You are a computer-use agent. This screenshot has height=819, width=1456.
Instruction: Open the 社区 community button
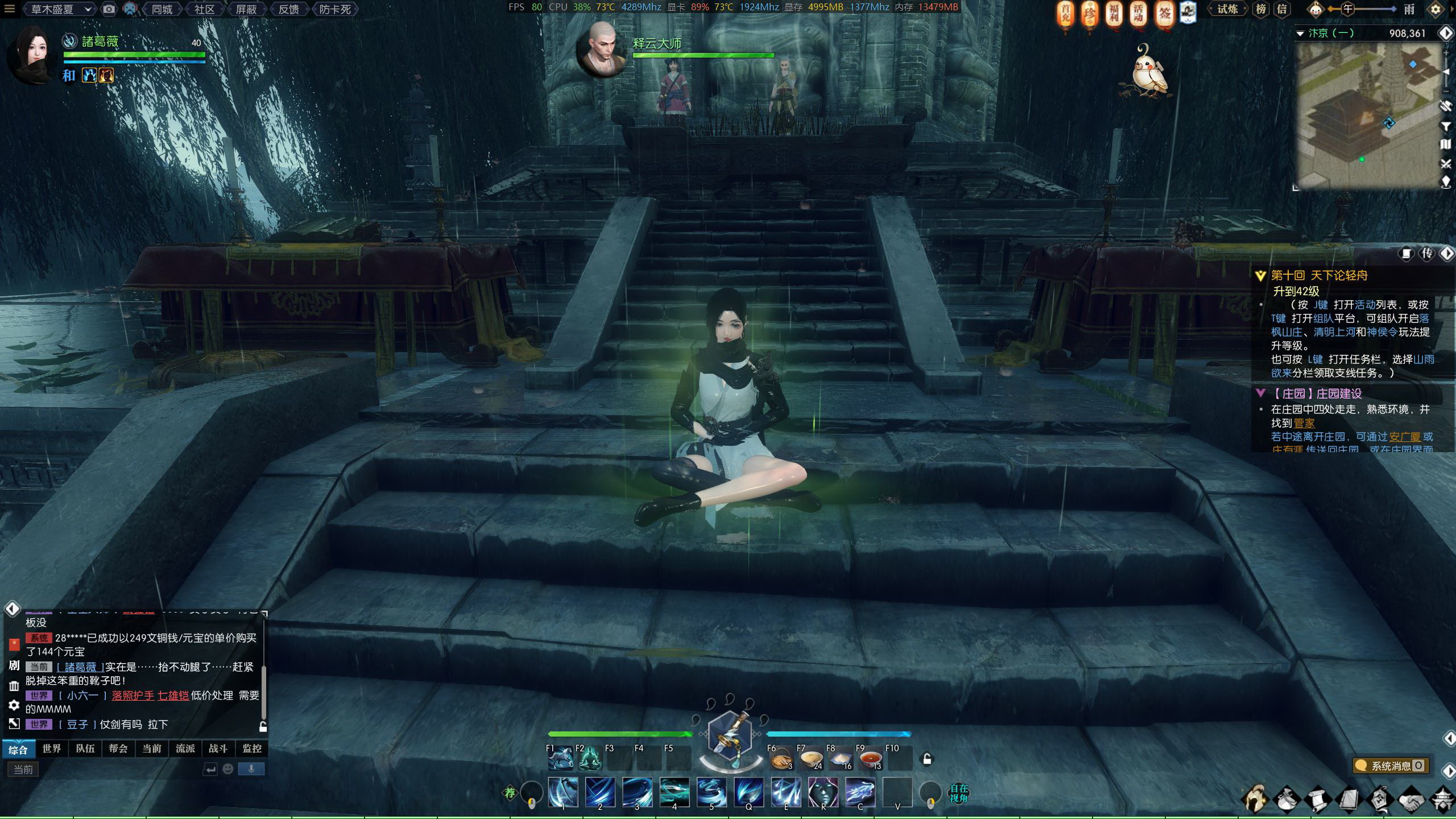click(x=204, y=9)
